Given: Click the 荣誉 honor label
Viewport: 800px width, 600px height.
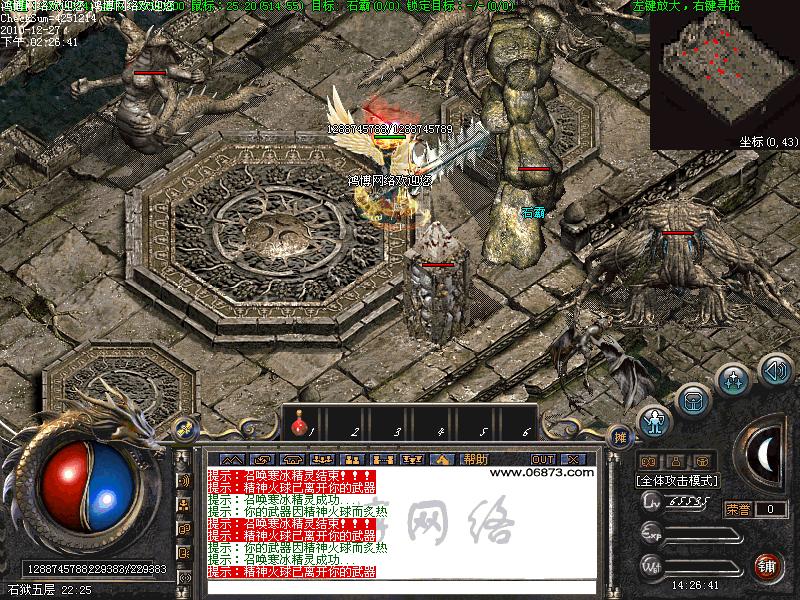Looking at the screenshot, I should 738,509.
